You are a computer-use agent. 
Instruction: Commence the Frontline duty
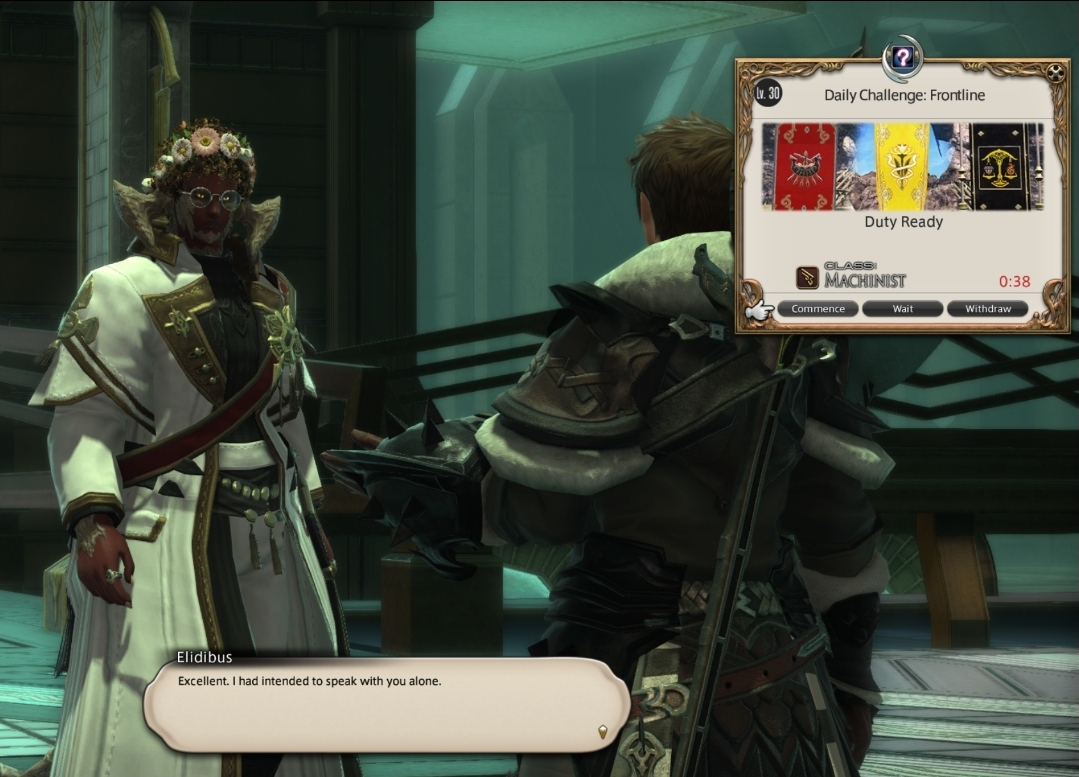point(818,309)
